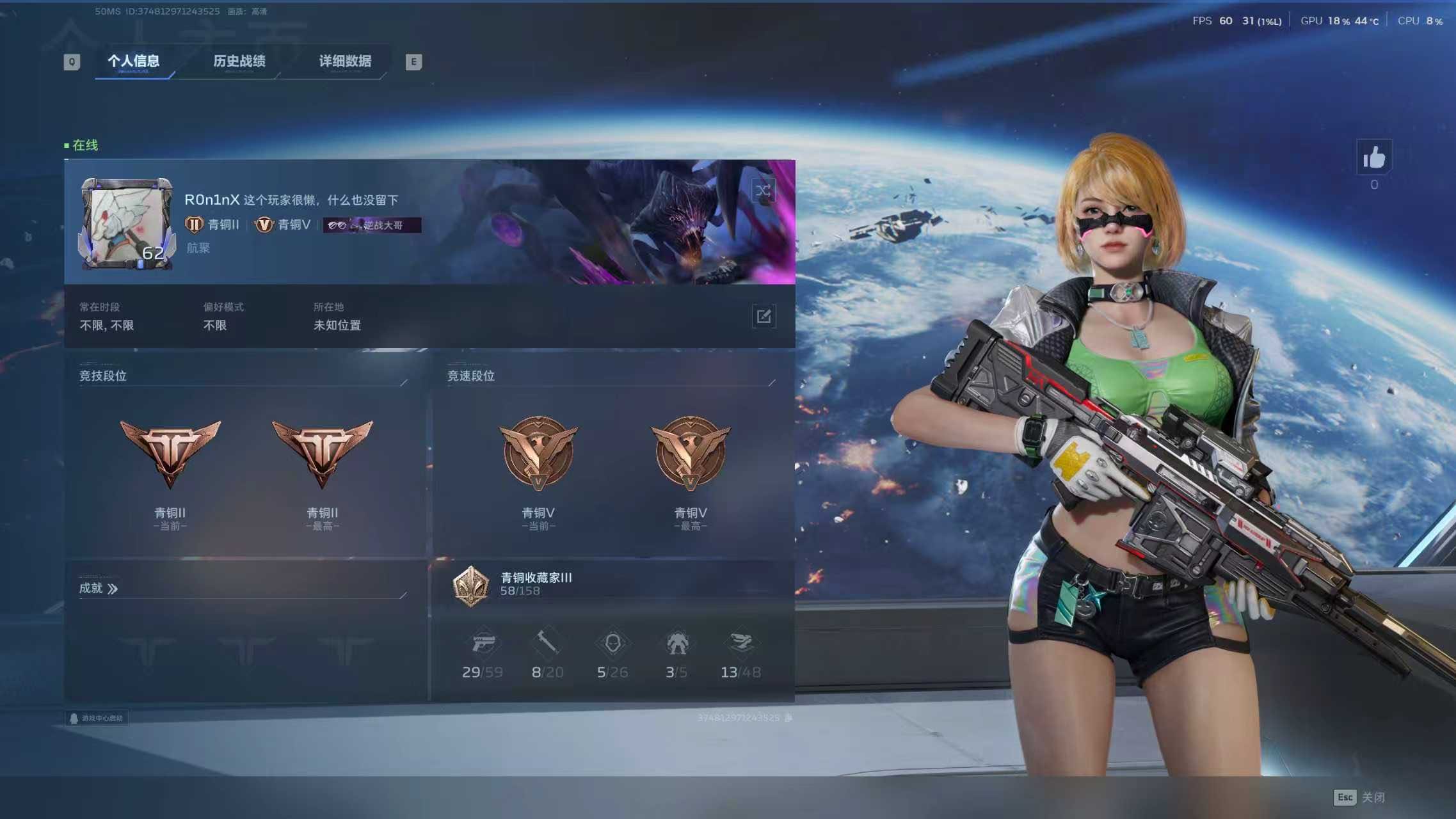Expand the 成就 achievements section

(x=99, y=588)
